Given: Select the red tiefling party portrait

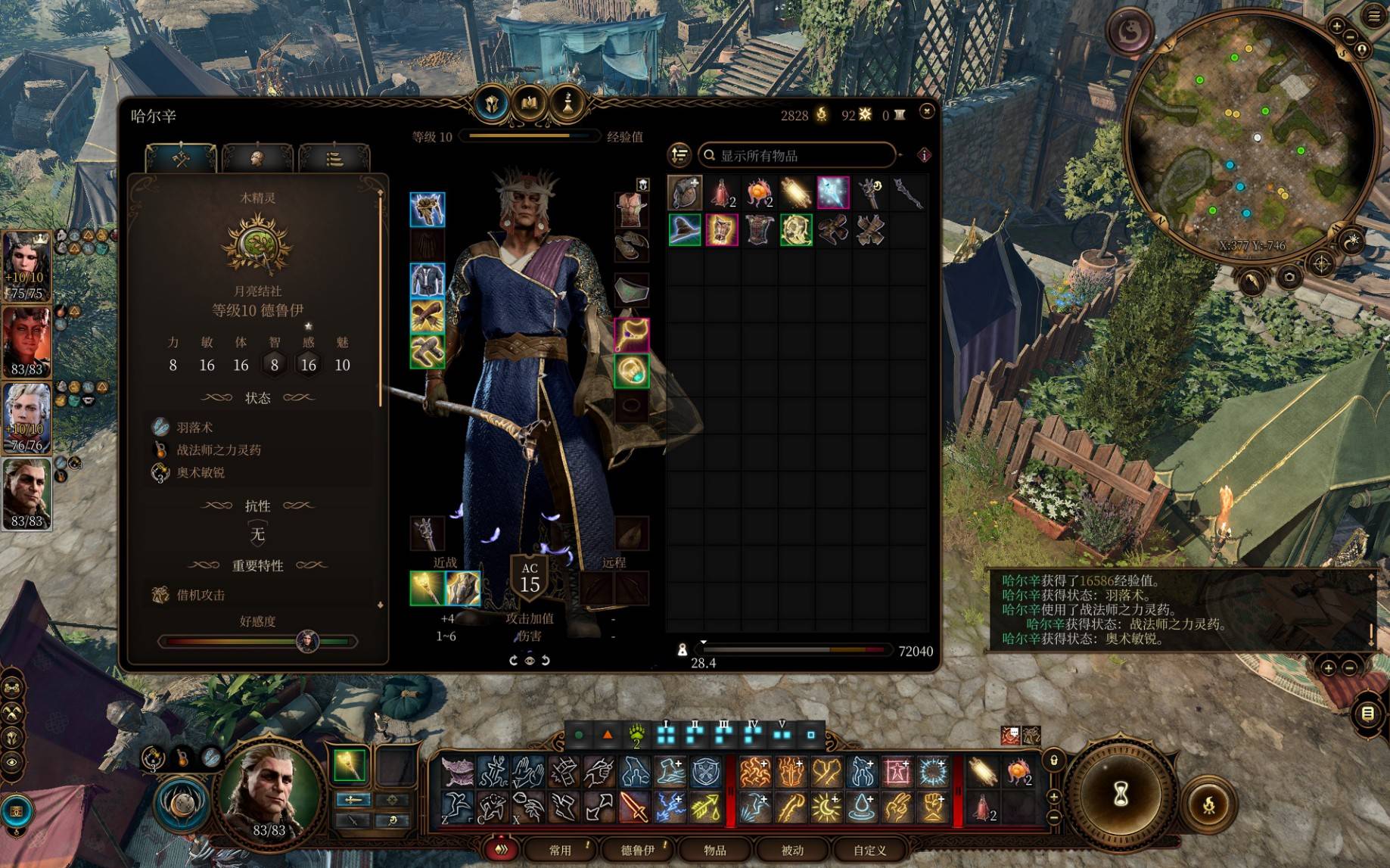Looking at the screenshot, I should pos(26,342).
